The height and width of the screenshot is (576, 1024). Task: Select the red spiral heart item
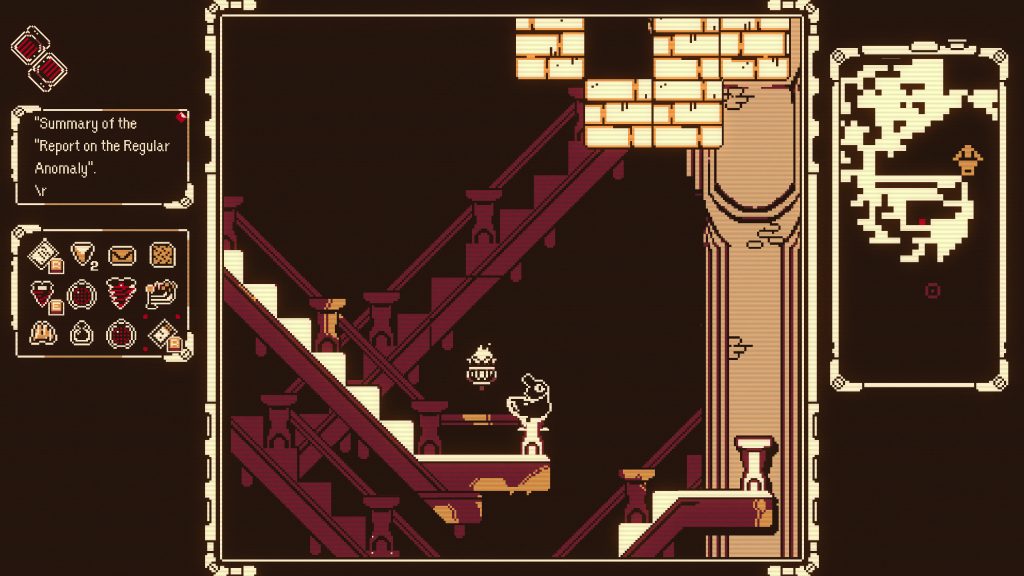click(122, 294)
